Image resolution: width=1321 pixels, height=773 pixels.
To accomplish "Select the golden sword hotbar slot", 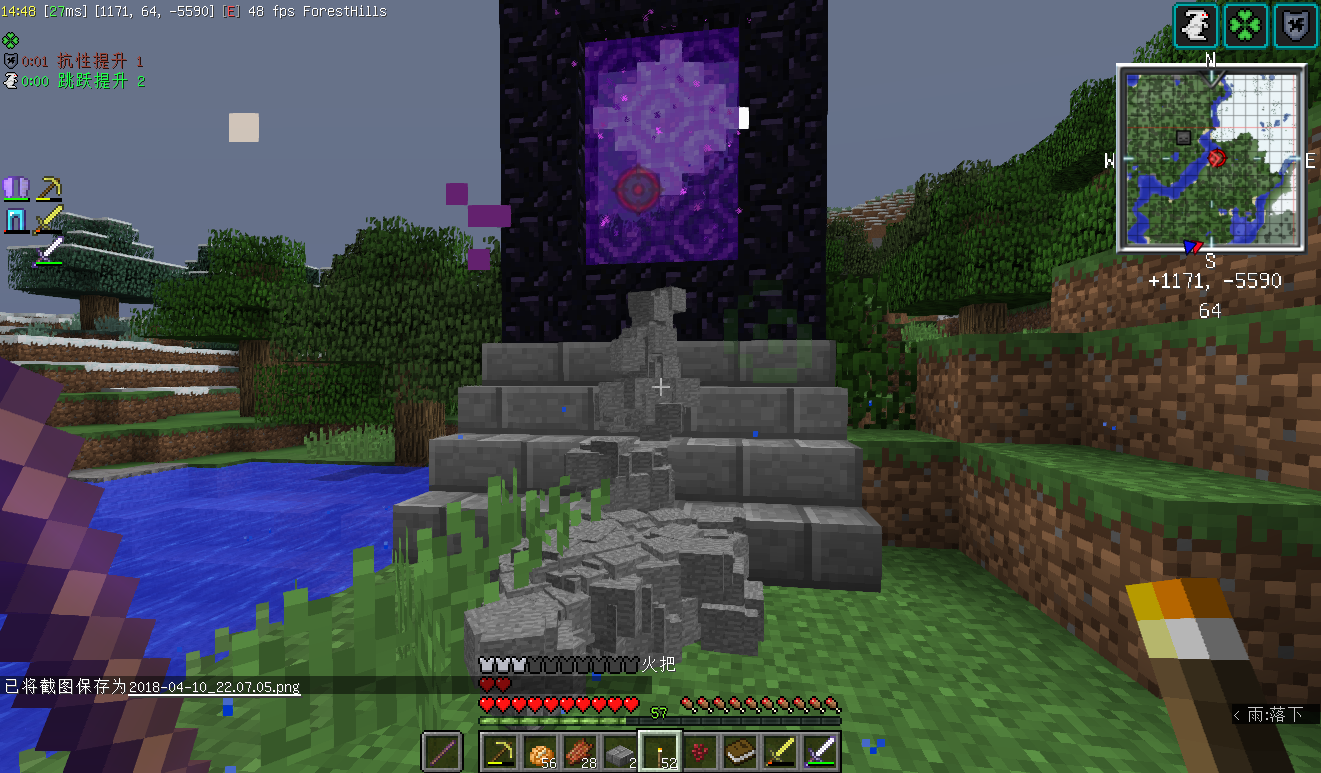I will tap(781, 751).
